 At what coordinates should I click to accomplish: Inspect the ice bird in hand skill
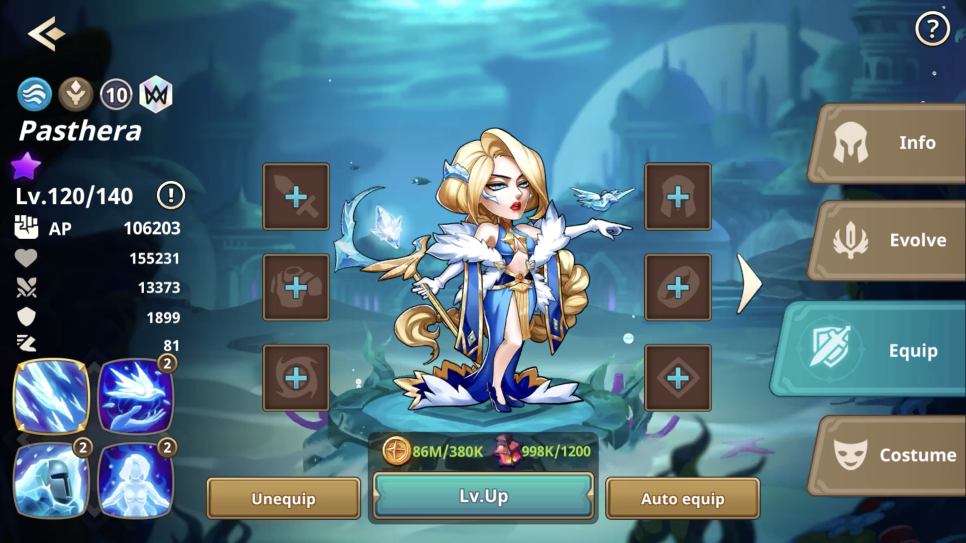tap(135, 396)
